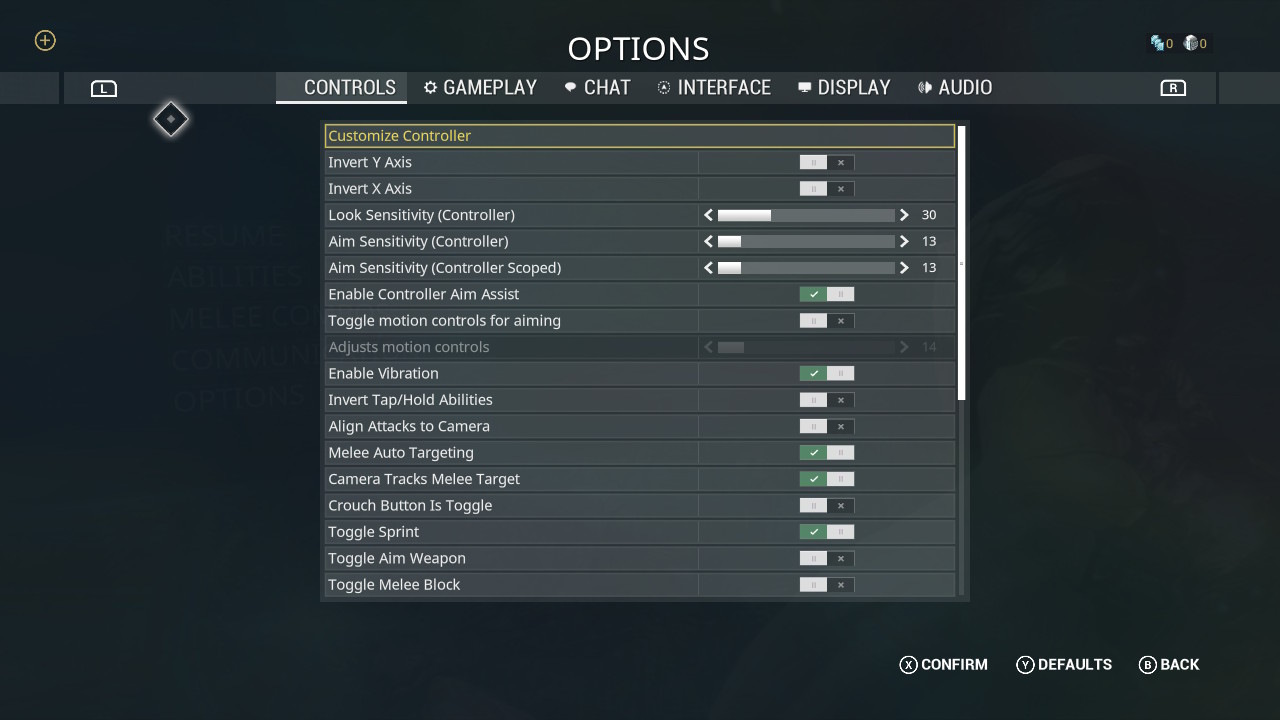Open the Customize Controller entry
The image size is (1280, 720).
(x=640, y=136)
